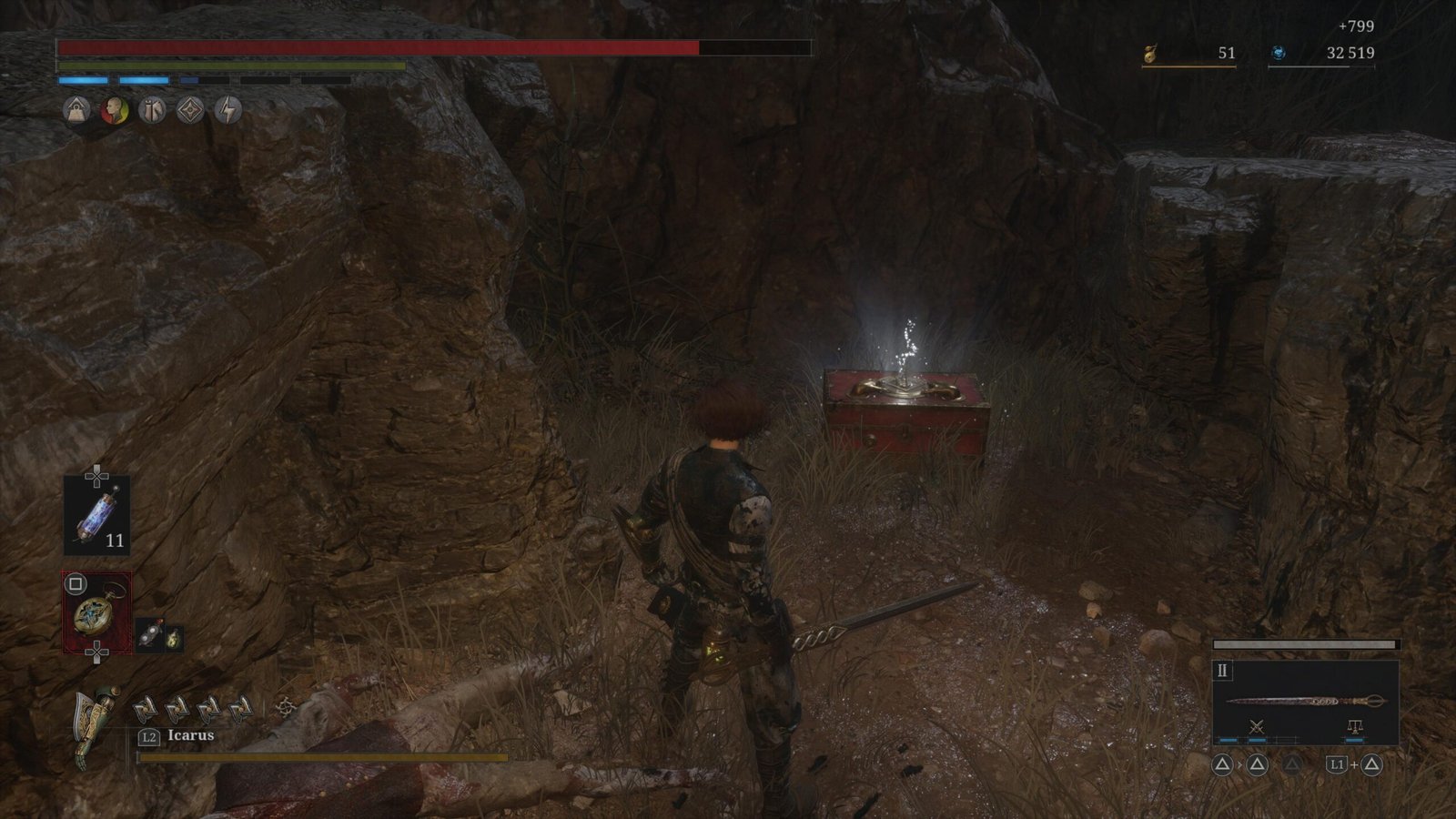The image size is (1456, 819).
Task: Select the equipped sword weapon slot
Action: pyautogui.click(x=1305, y=701)
